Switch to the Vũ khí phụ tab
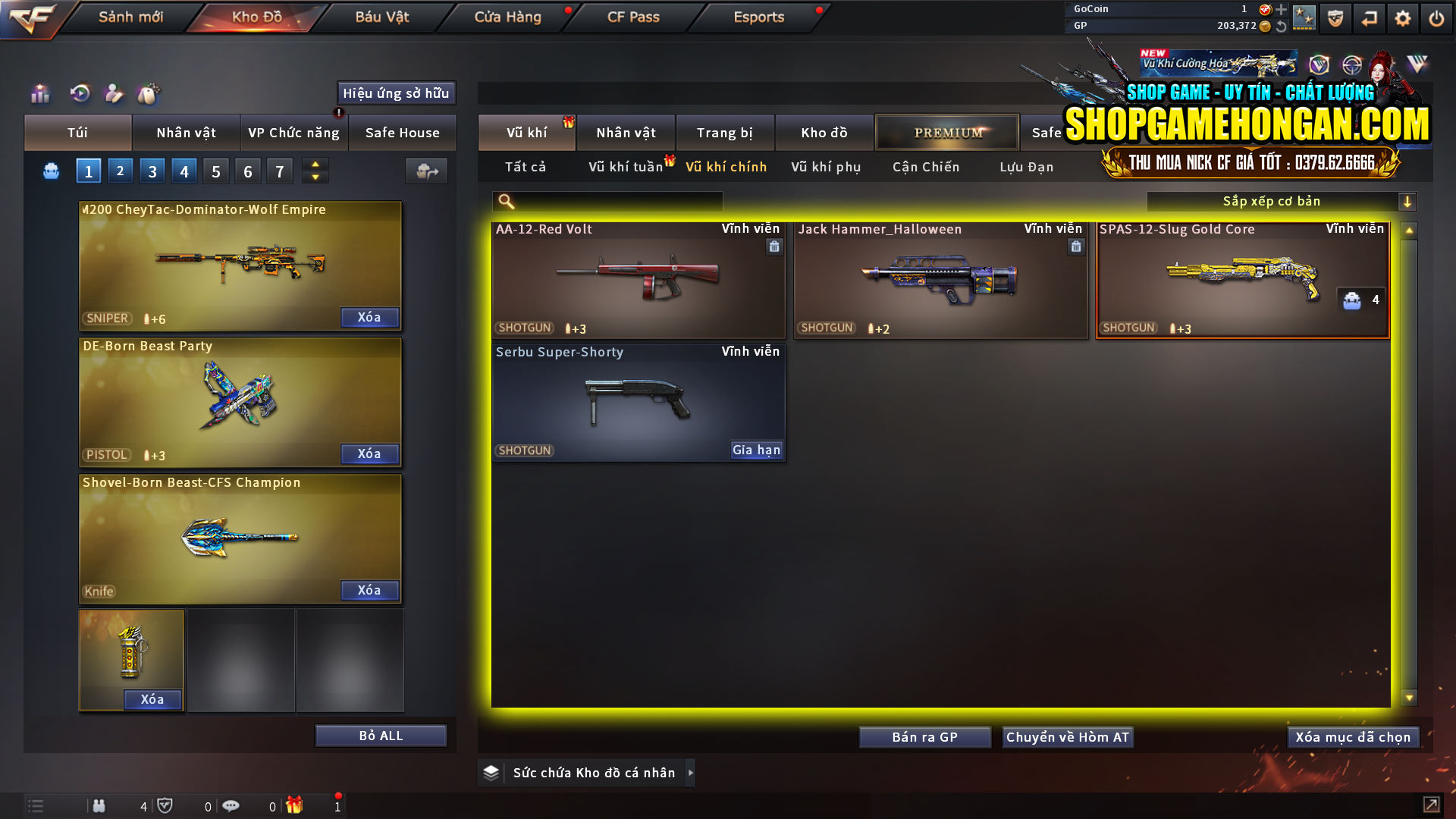This screenshot has width=1456, height=819. 824,167
